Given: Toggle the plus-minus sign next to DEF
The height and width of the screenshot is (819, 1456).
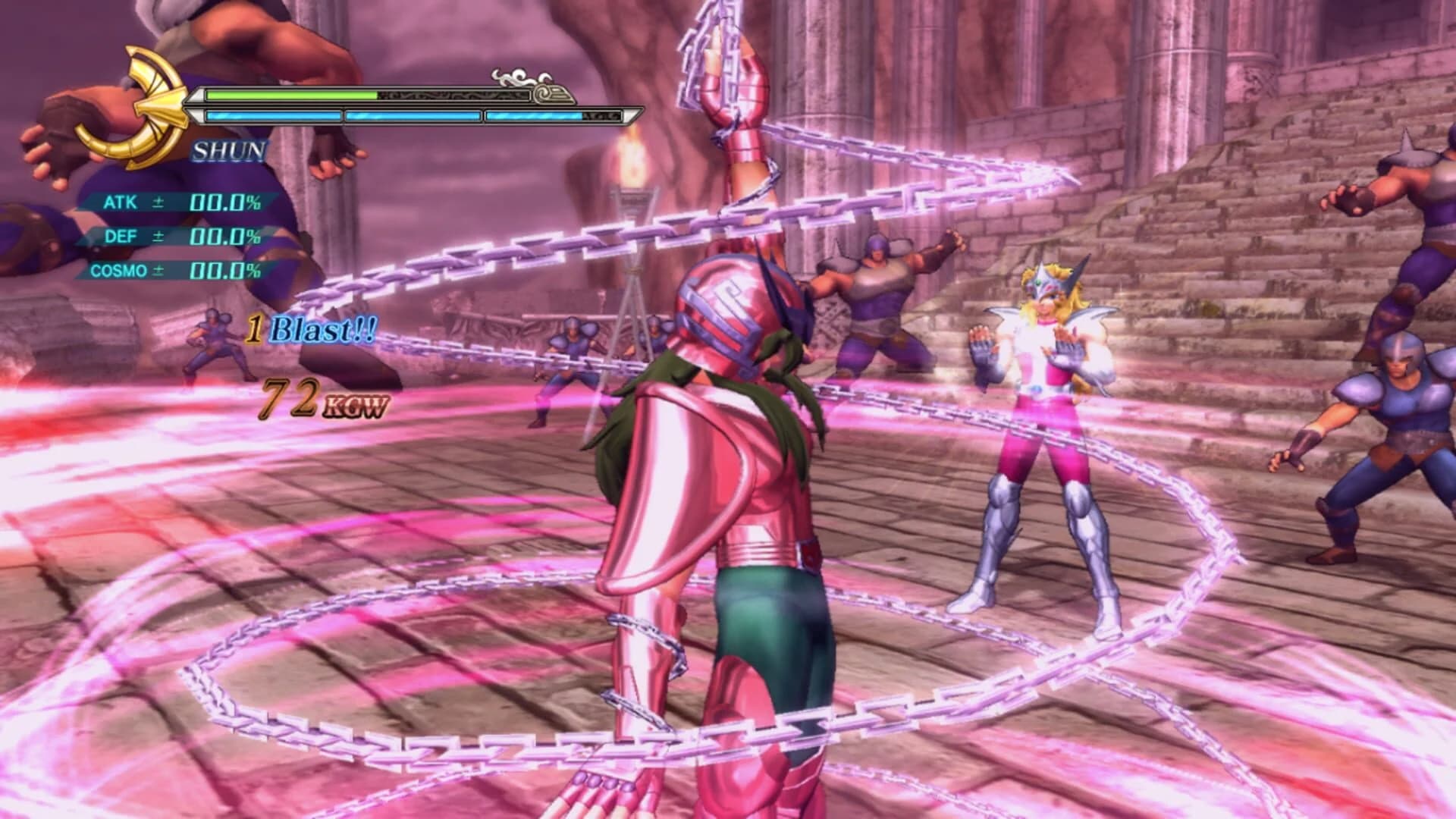Looking at the screenshot, I should coord(159,237).
